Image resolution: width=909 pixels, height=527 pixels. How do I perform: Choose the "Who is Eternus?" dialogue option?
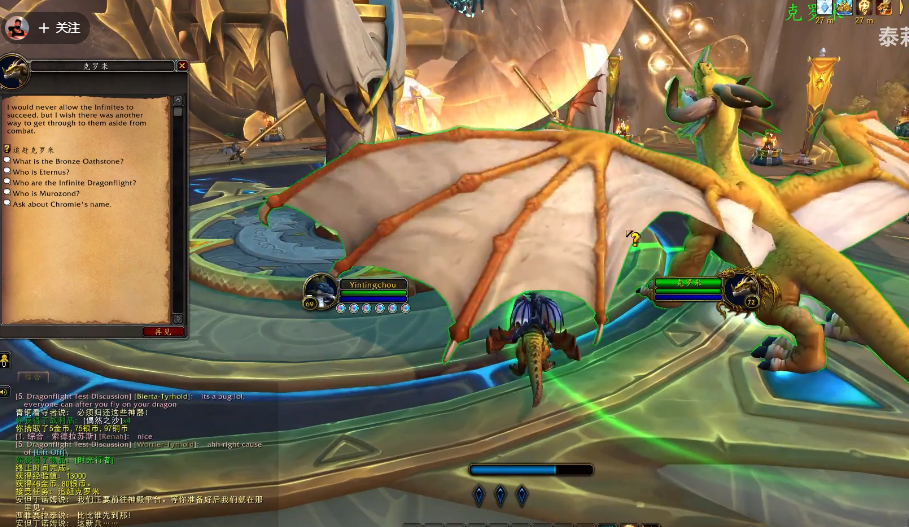(42, 172)
